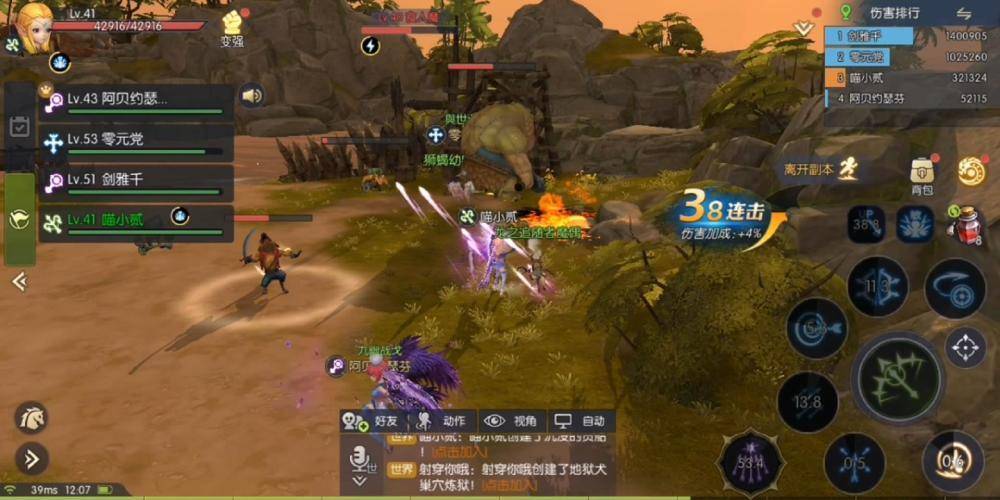Open the 背包 backpack
Screen dimensions: 1000x500
tap(921, 173)
